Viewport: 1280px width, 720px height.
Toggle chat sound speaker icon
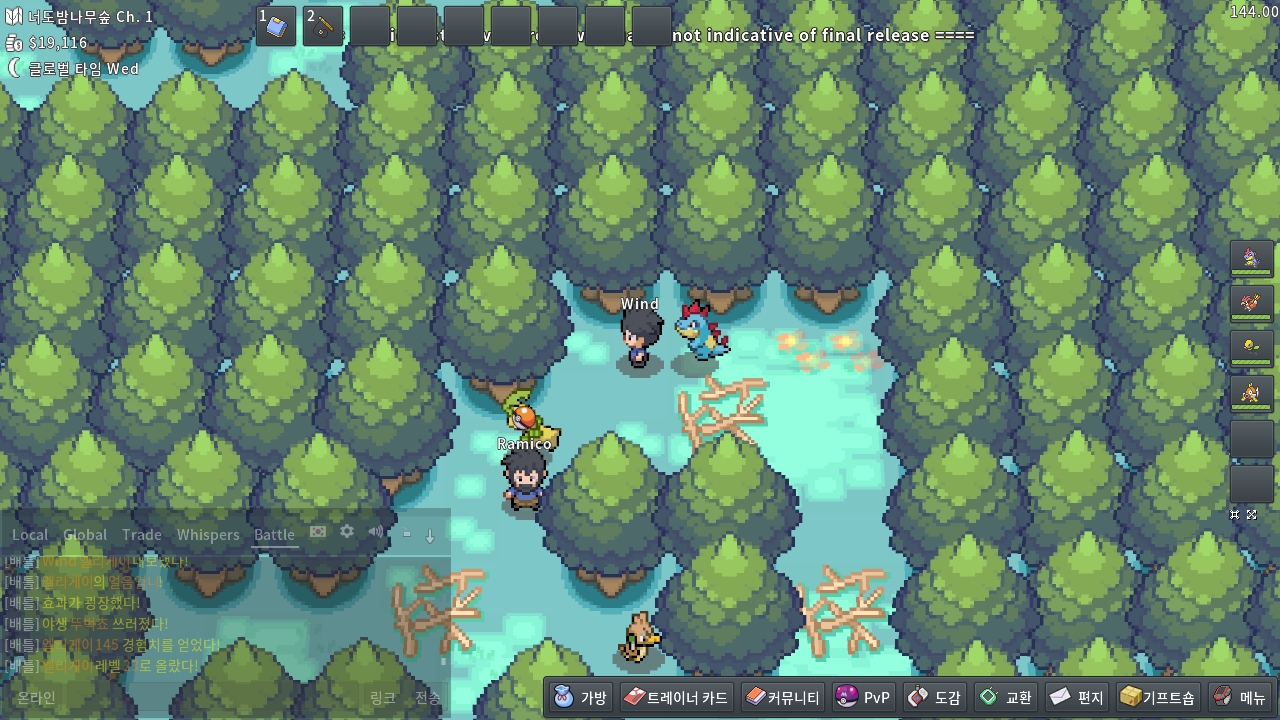375,532
